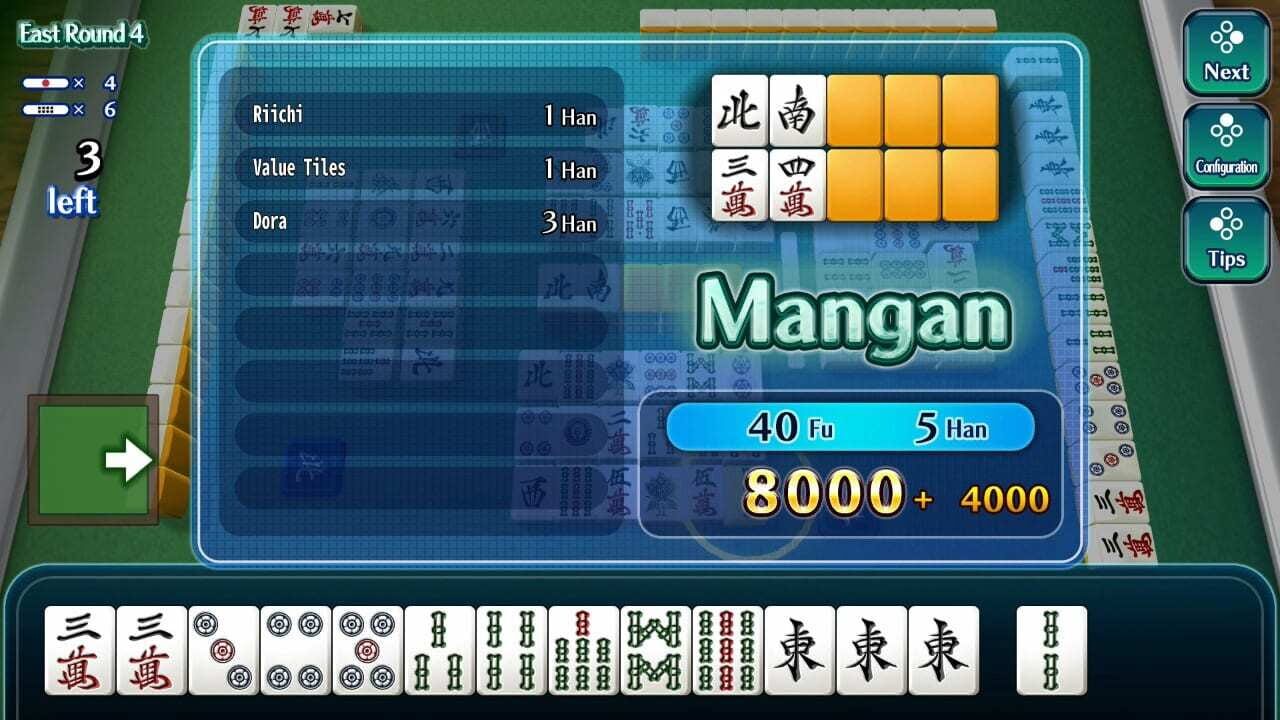Expand the Dora 3 Han row
The width and height of the screenshot is (1280, 720).
tap(420, 221)
